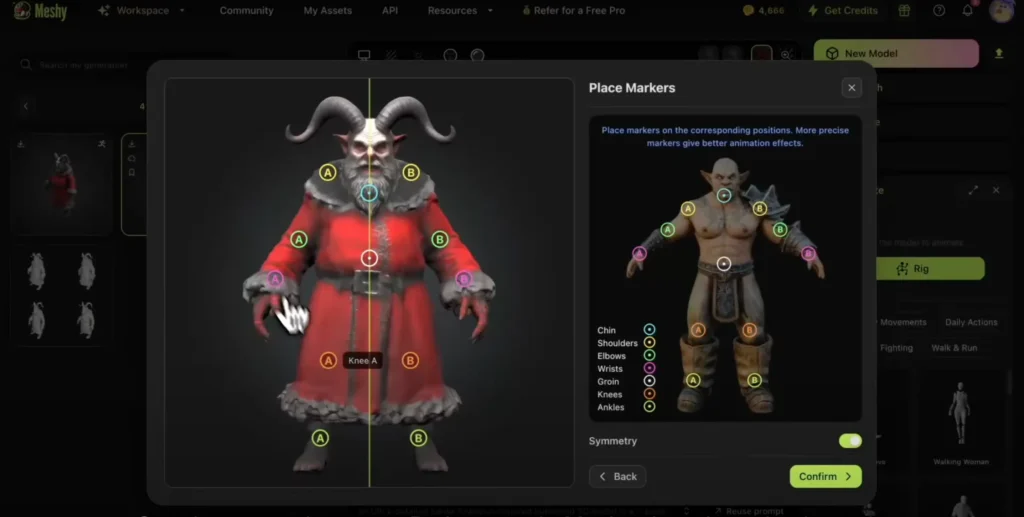Screen dimensions: 1024x517
Task: Create a New Model
Action: [895, 54]
